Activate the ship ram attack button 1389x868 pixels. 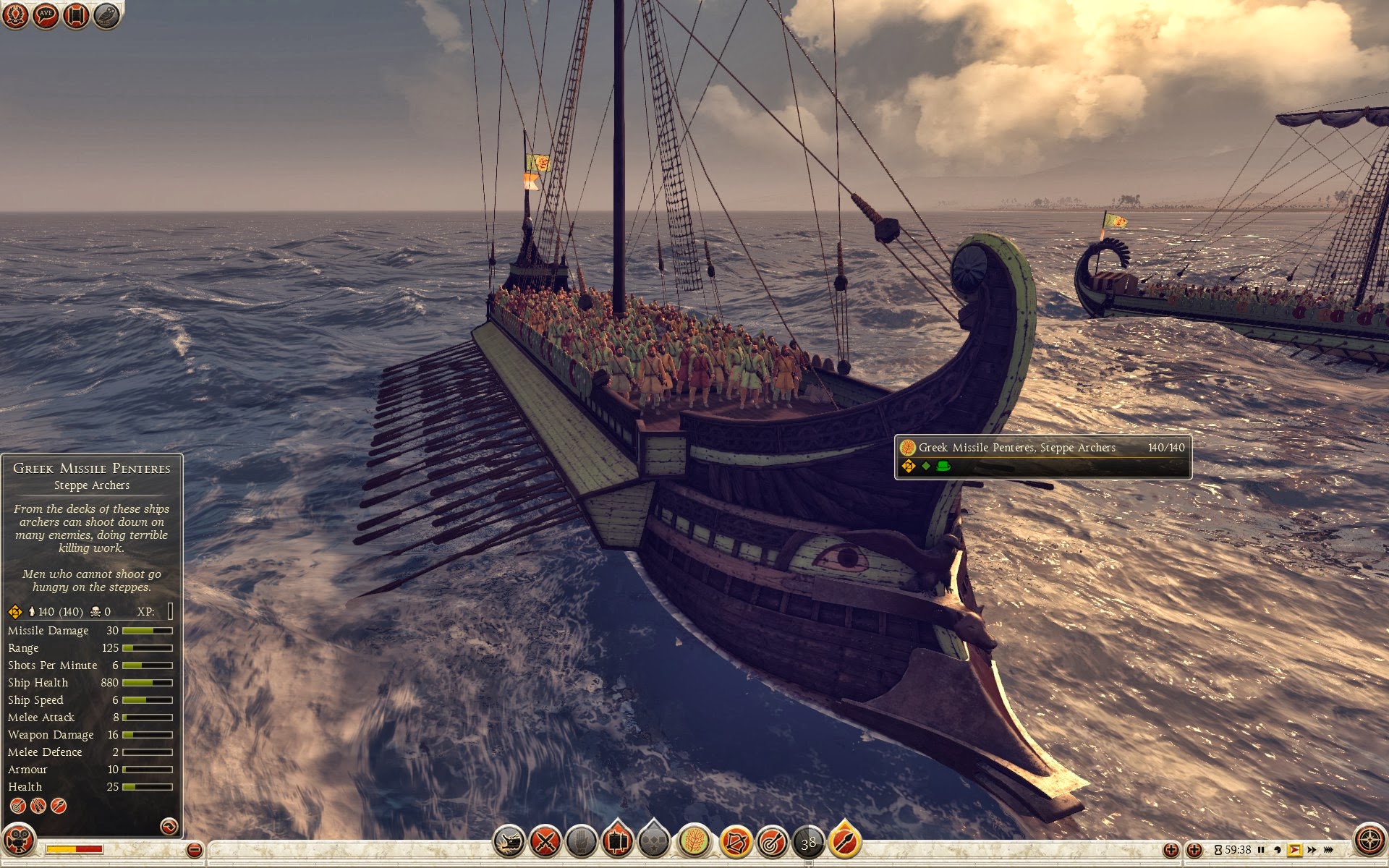[509, 842]
